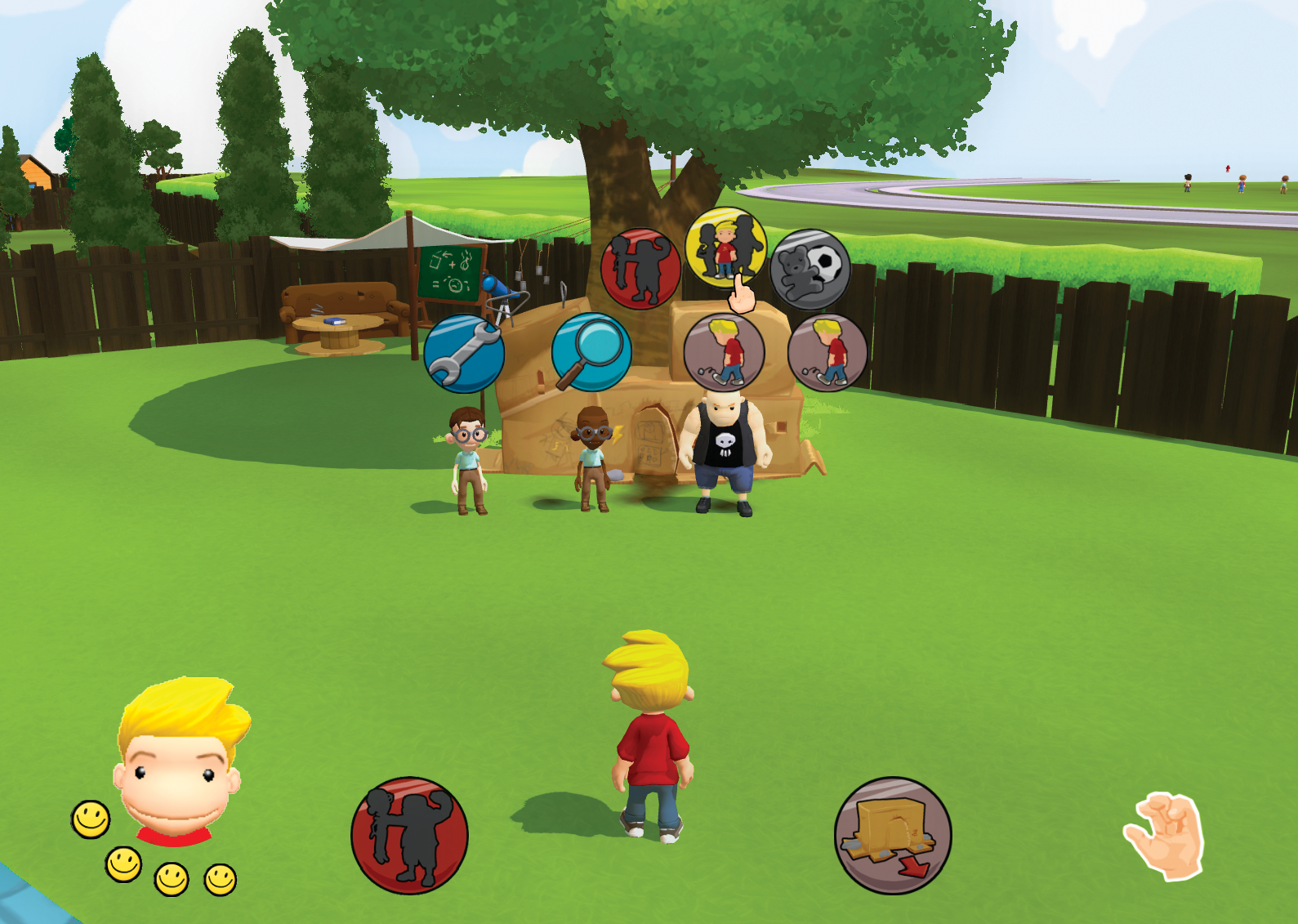Choose the blue magnifying glass icon
This screenshot has height=924, width=1298.
(591, 352)
